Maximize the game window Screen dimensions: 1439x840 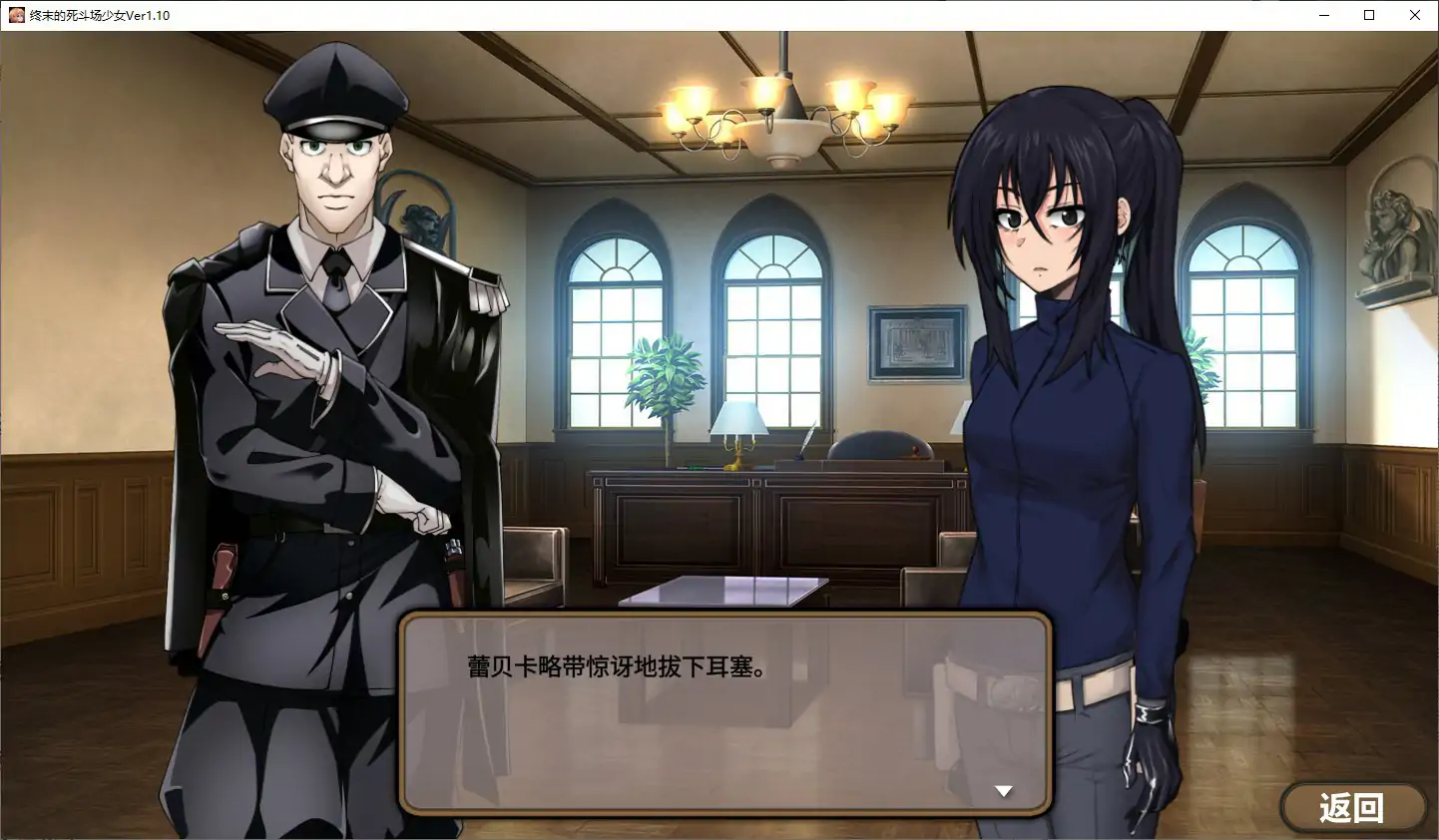coord(1369,15)
